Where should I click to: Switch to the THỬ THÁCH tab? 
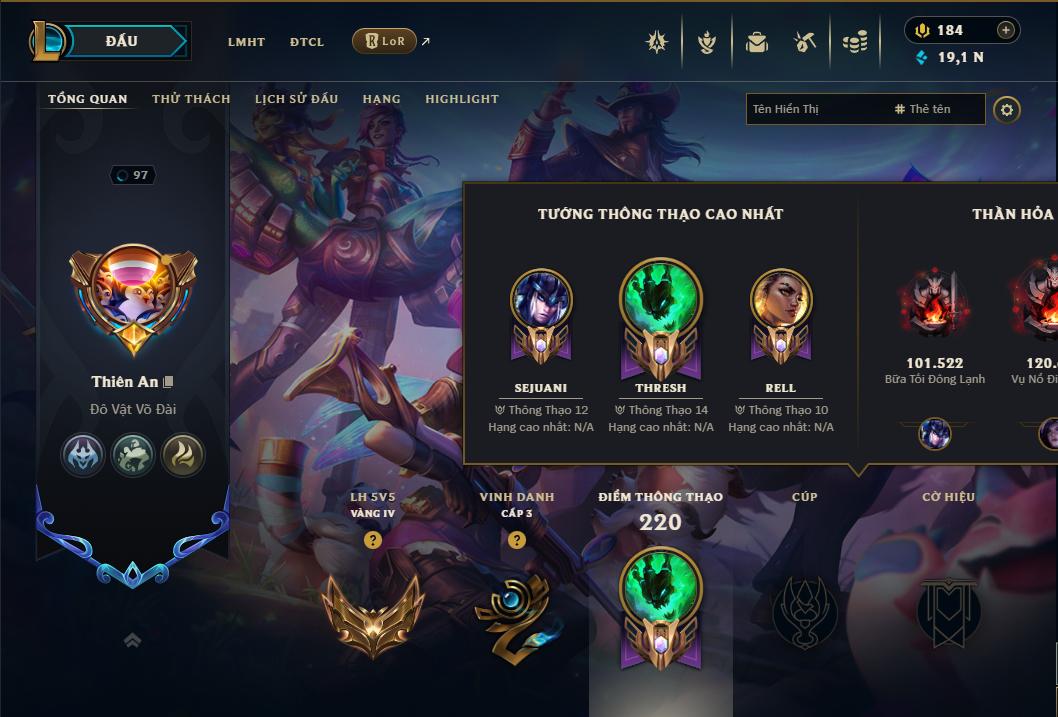191,99
